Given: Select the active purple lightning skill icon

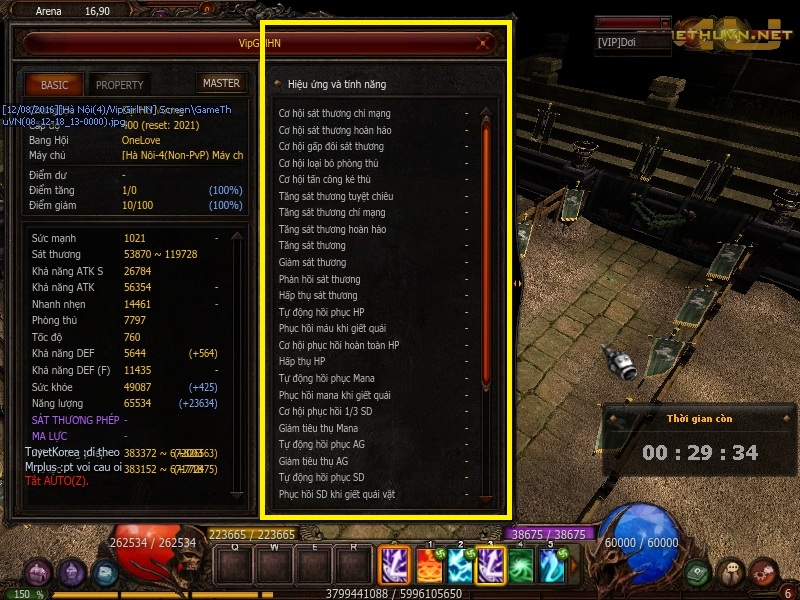Looking at the screenshot, I should (392, 566).
